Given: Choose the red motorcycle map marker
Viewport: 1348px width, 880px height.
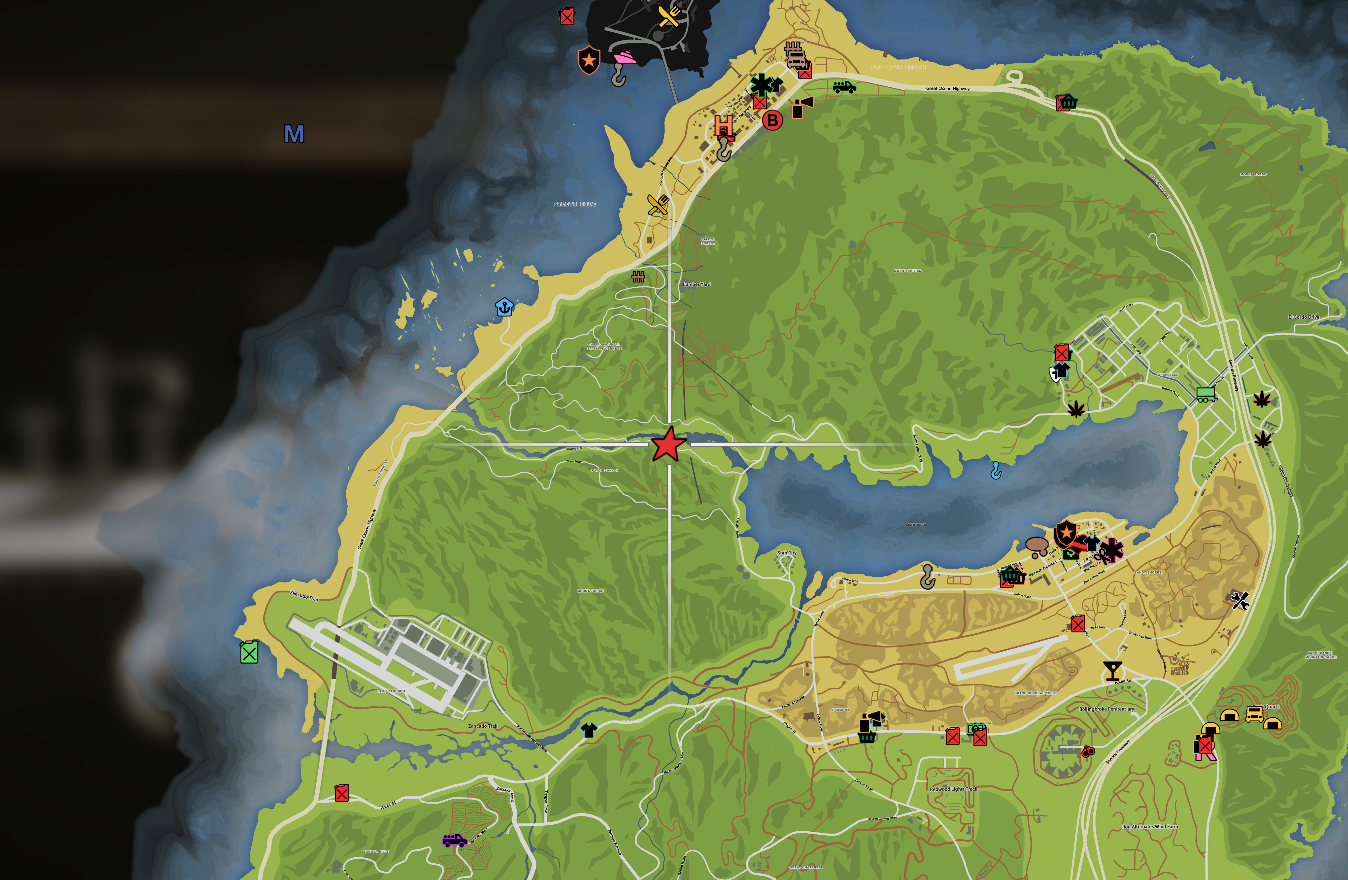Looking at the screenshot, I should pyautogui.click(x=1087, y=751).
